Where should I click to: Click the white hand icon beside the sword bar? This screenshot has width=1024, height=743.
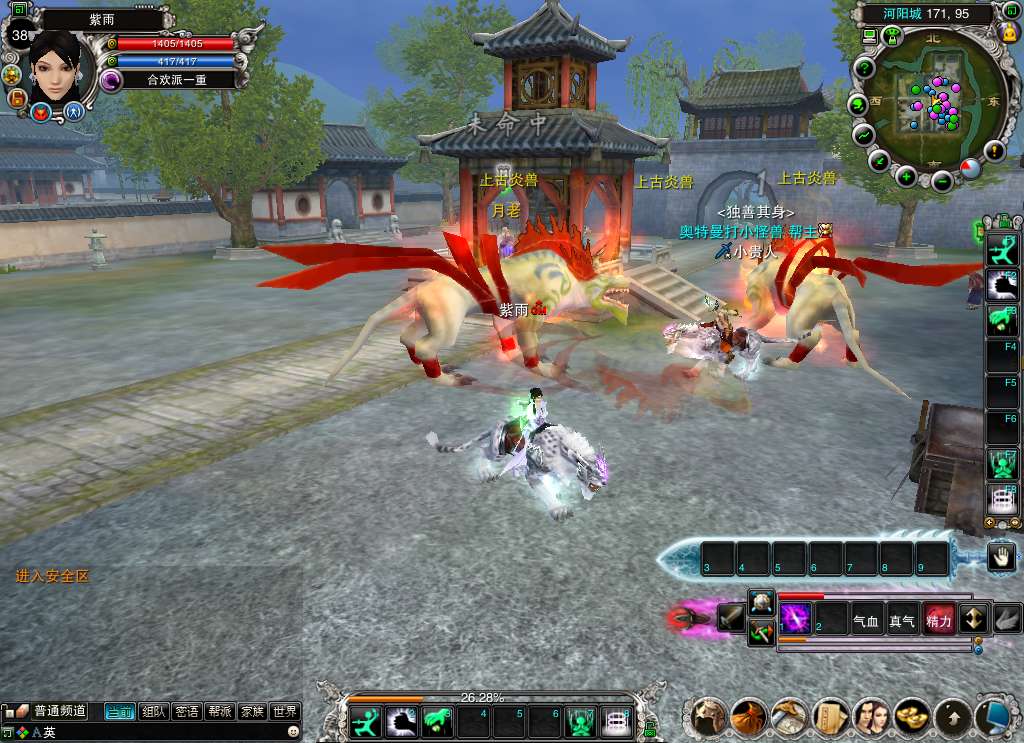(1001, 557)
